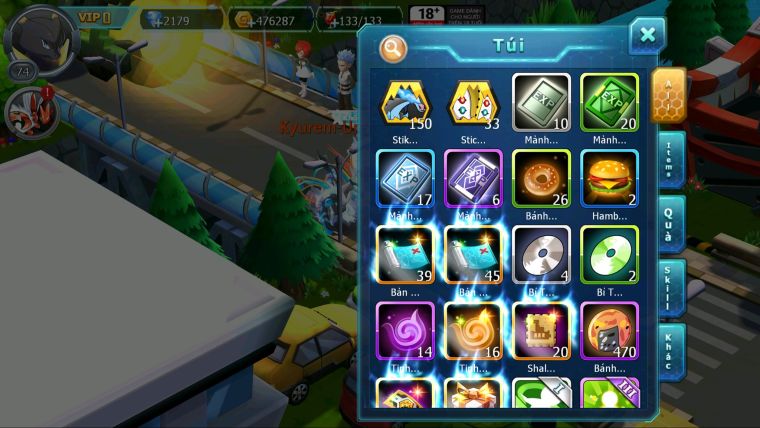Select the grey EXP shard with 10
The width and height of the screenshot is (760, 428).
tap(541, 102)
